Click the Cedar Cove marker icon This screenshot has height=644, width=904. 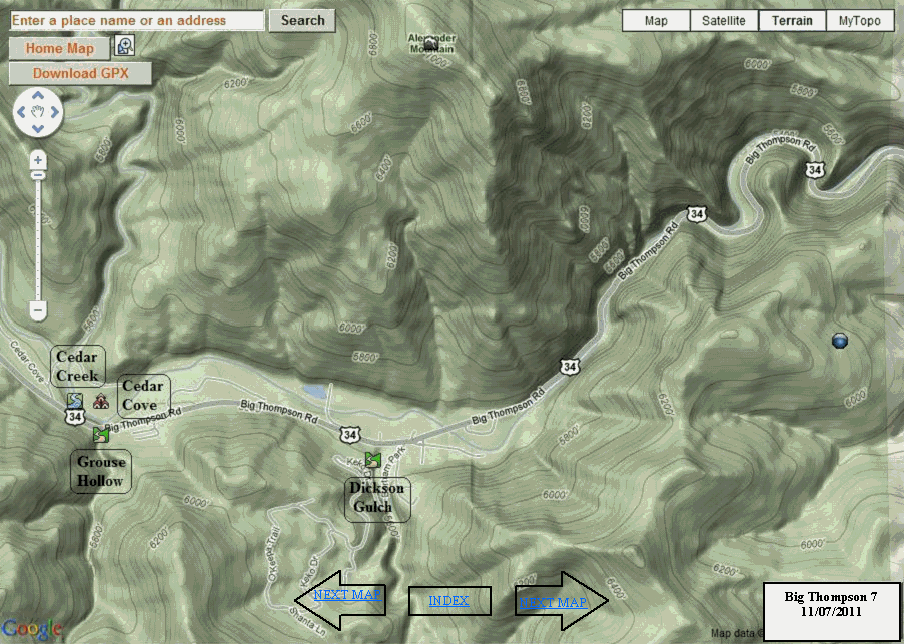(101, 402)
